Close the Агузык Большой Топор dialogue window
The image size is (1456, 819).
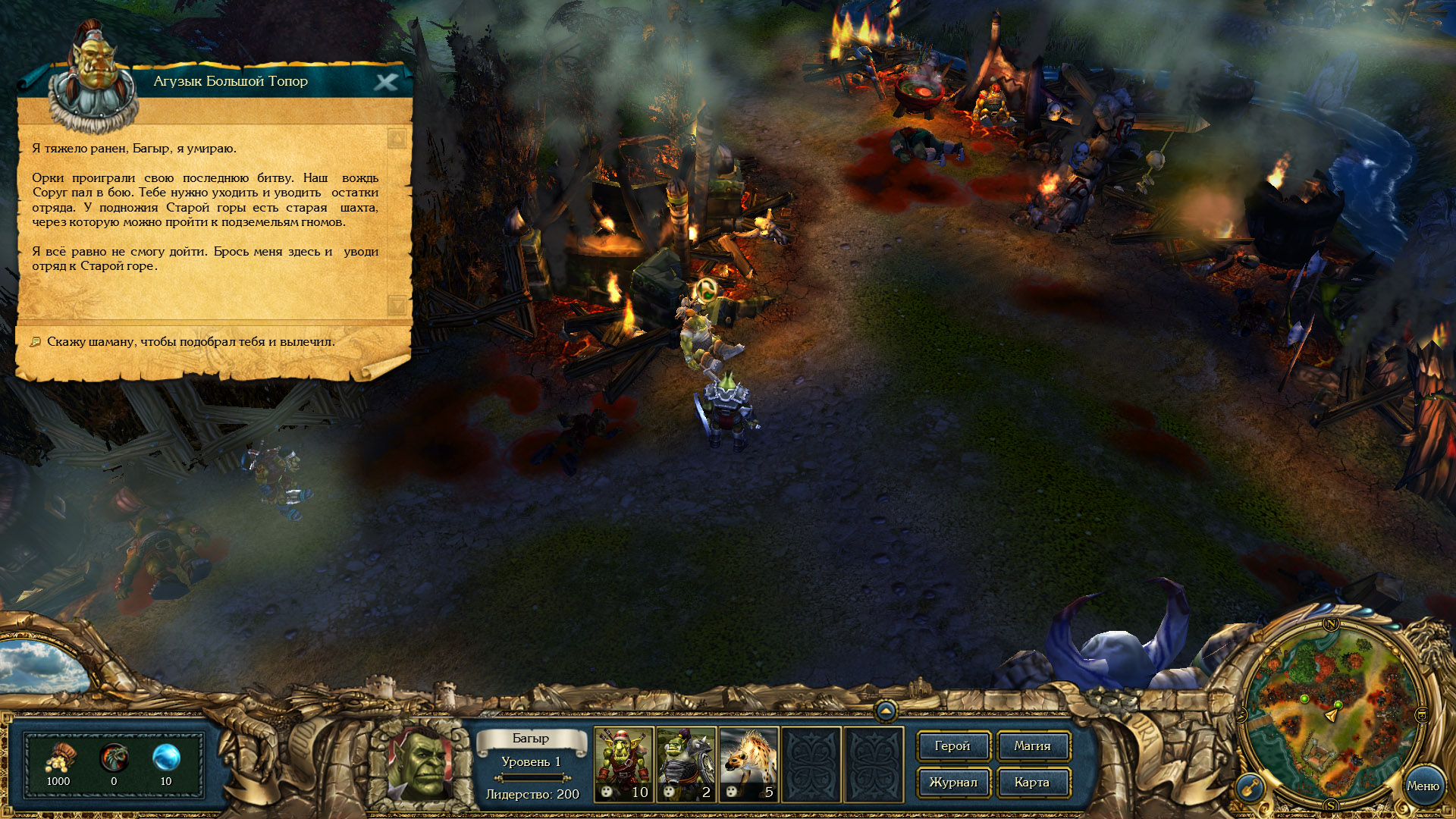[386, 82]
